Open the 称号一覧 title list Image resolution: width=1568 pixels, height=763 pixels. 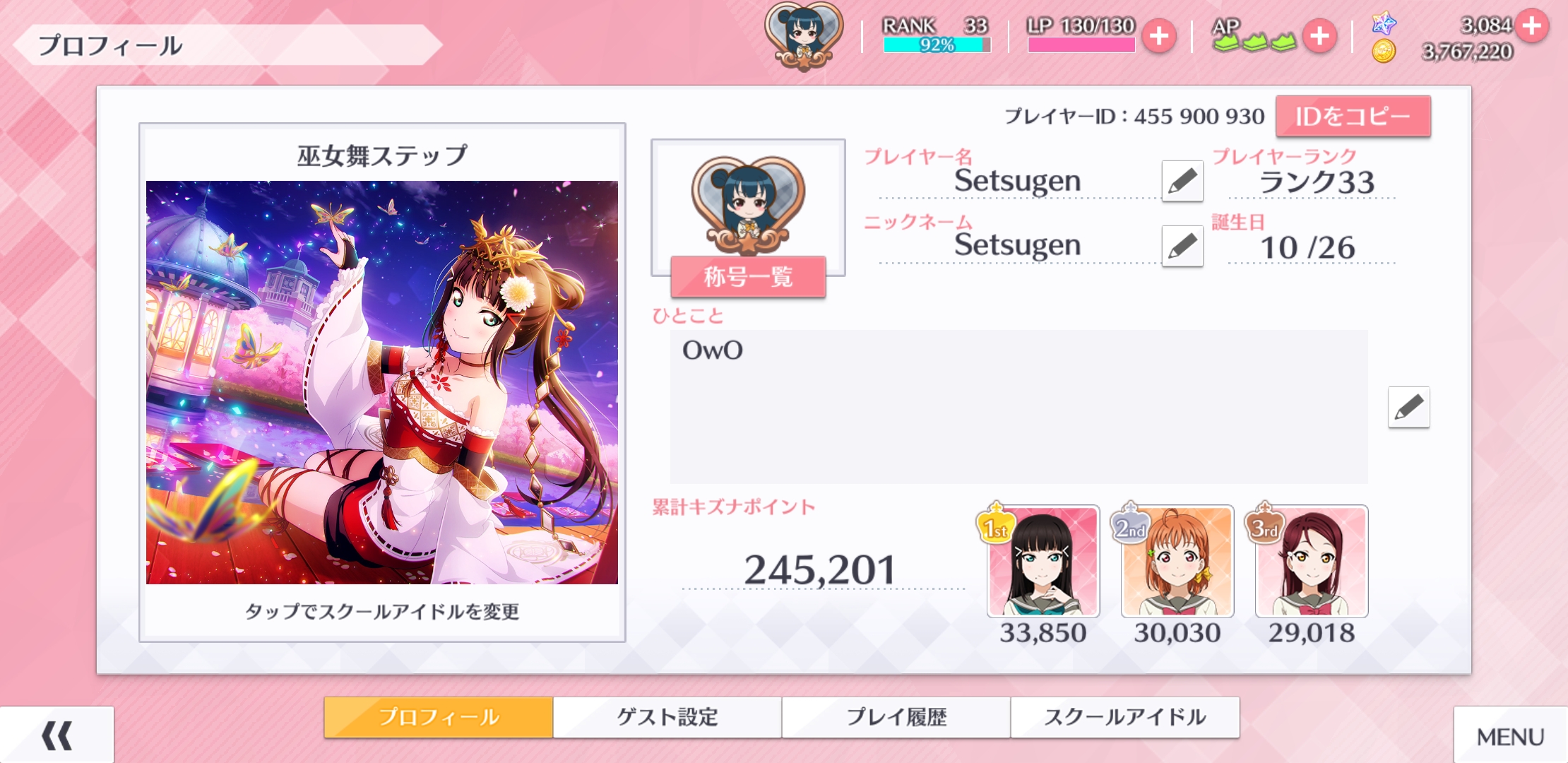point(748,276)
